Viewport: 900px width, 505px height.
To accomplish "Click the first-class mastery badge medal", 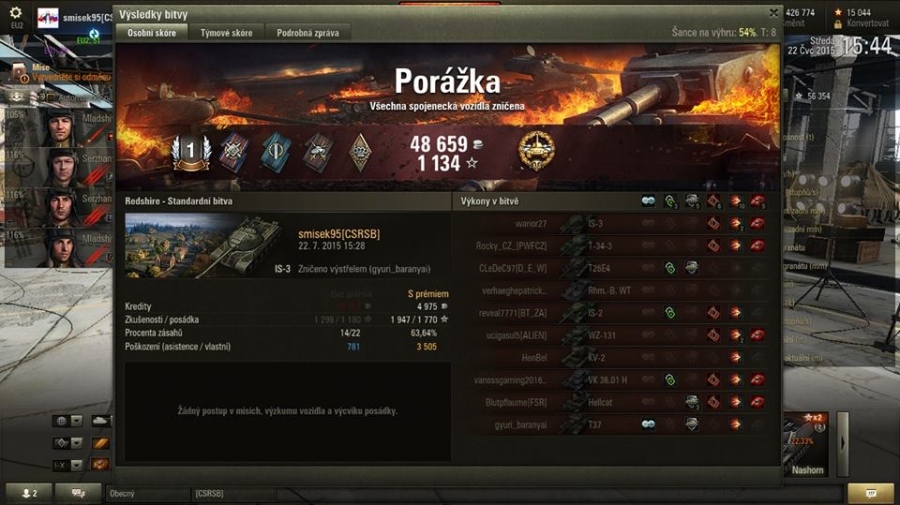I will [x=190, y=152].
